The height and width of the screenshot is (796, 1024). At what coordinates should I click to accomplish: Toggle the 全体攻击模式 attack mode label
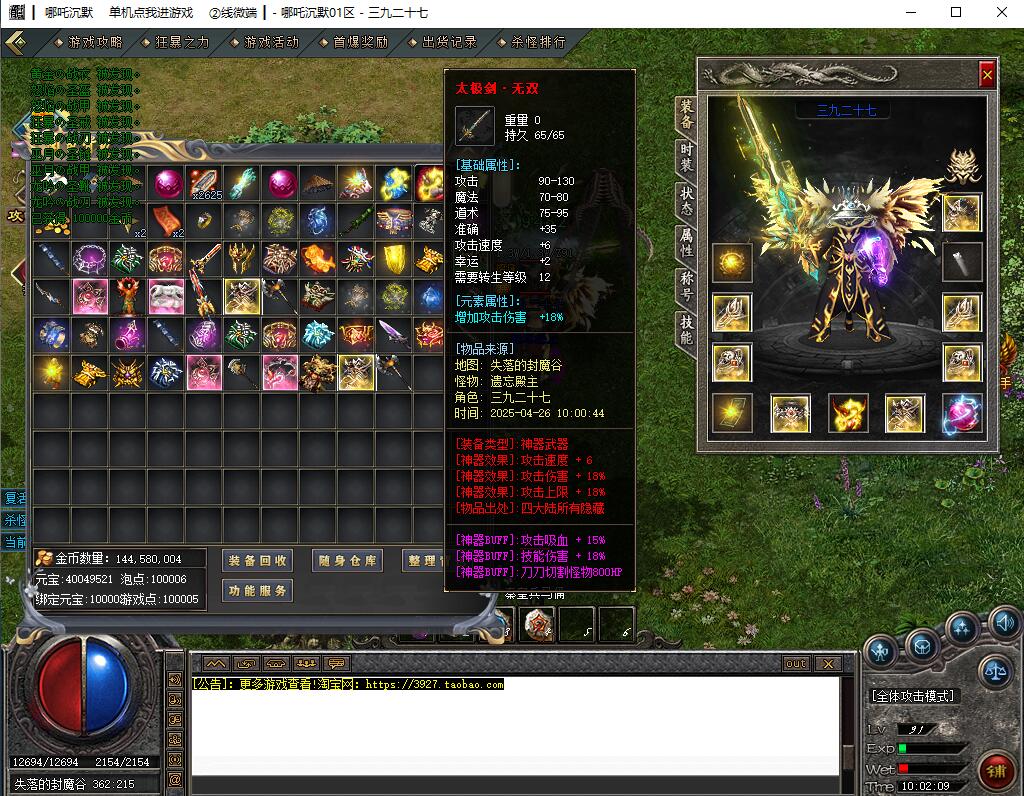pyautogui.click(x=912, y=696)
